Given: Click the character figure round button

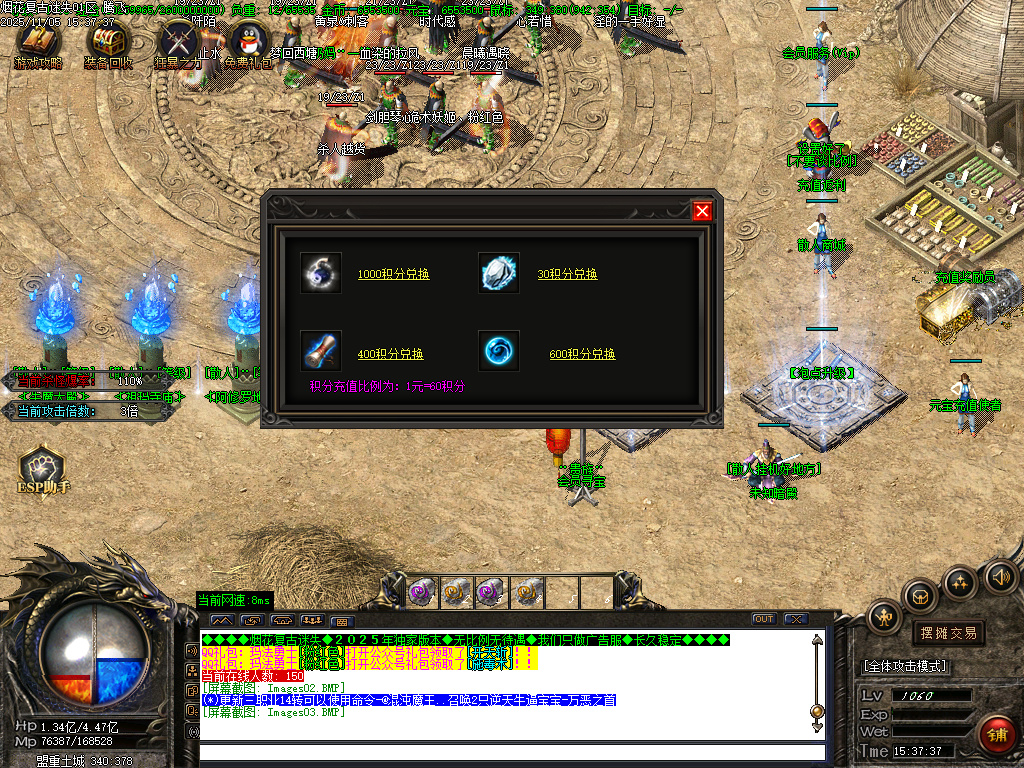Looking at the screenshot, I should pos(886,616).
